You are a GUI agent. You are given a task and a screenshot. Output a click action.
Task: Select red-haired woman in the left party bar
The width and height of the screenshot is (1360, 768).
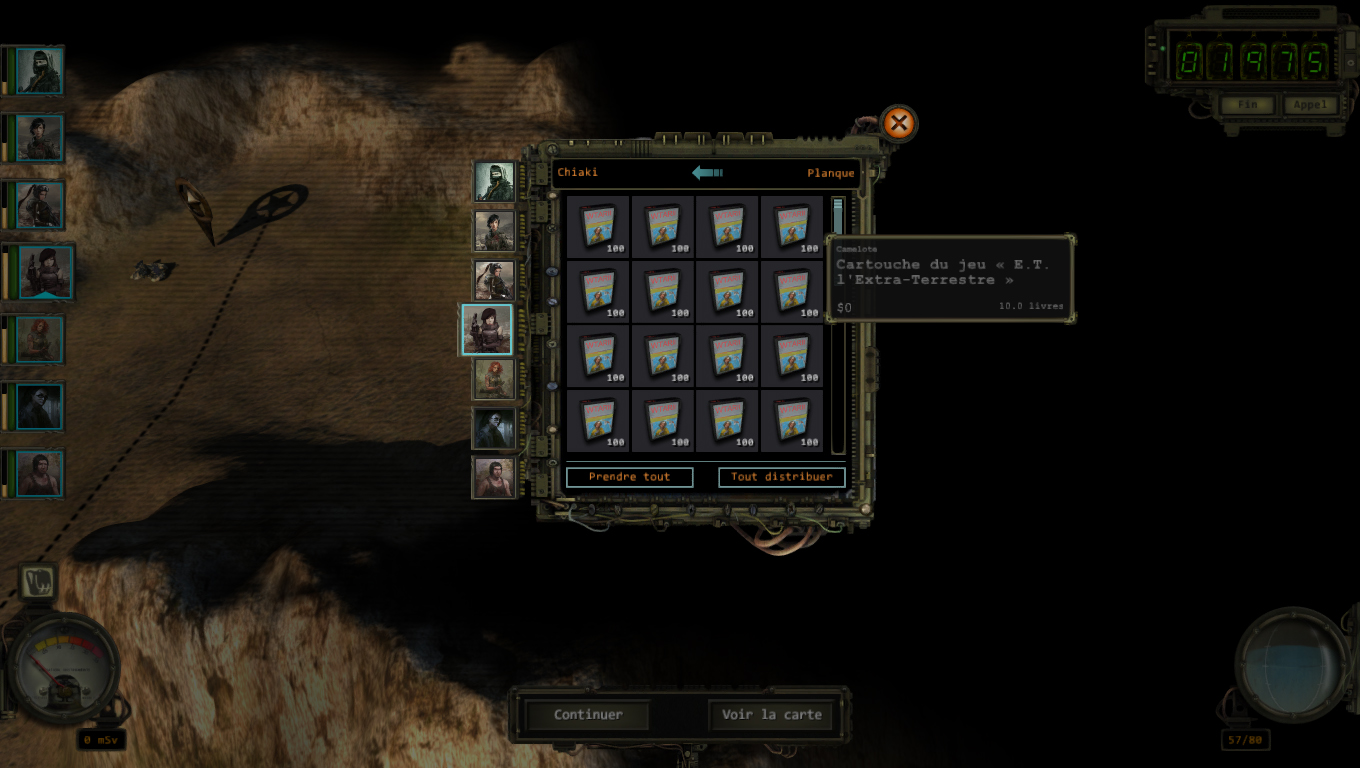point(39,339)
